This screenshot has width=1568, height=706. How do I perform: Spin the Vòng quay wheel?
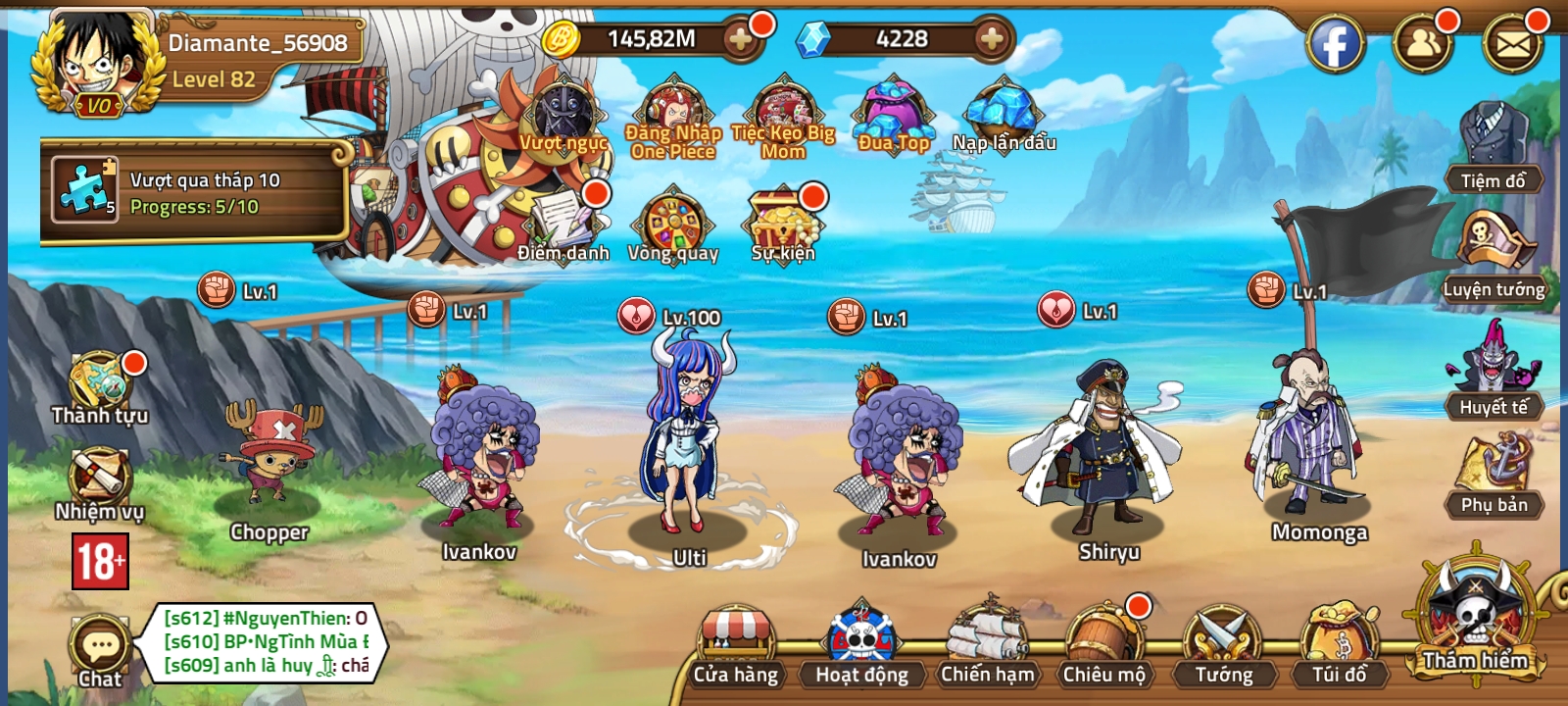pyautogui.click(x=676, y=224)
